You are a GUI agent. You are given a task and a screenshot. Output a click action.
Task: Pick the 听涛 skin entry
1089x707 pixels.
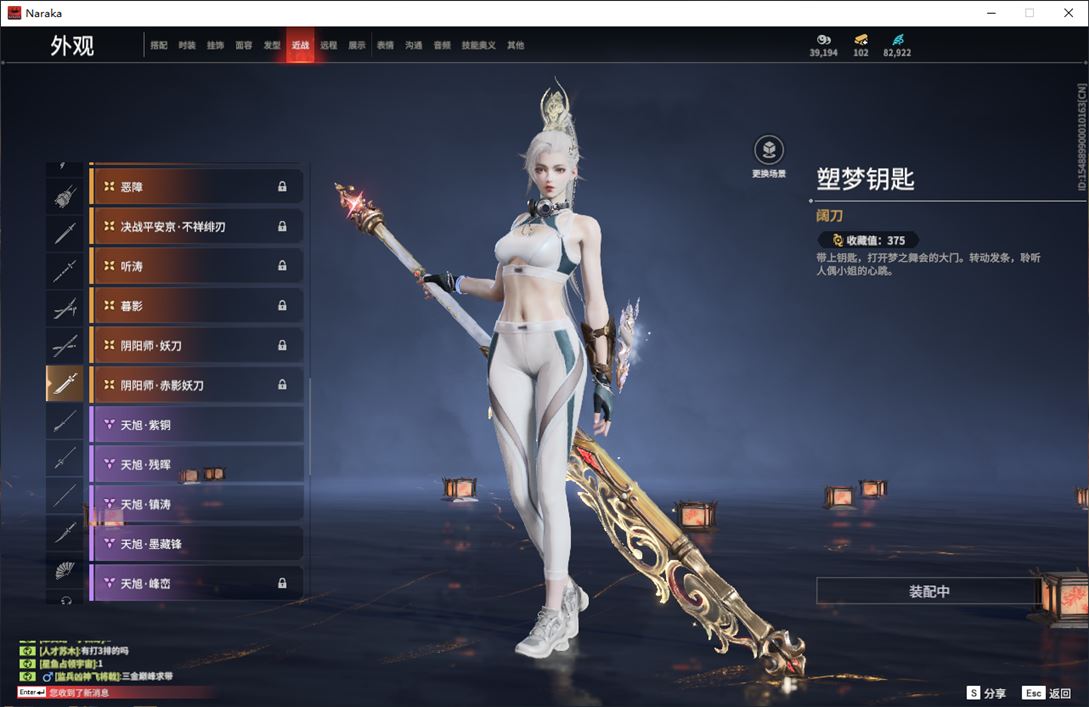point(196,266)
